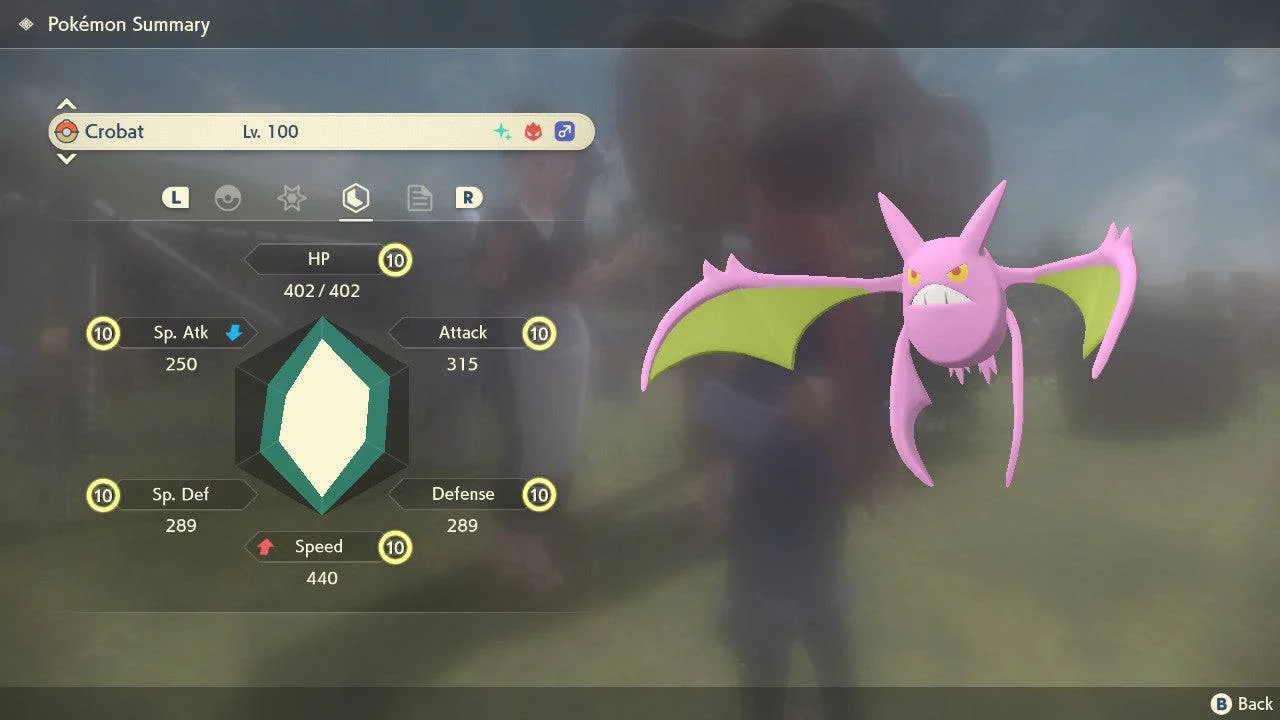Go to next Pokémon with down arrow
Screen dimensions: 1280x720
pos(66,158)
